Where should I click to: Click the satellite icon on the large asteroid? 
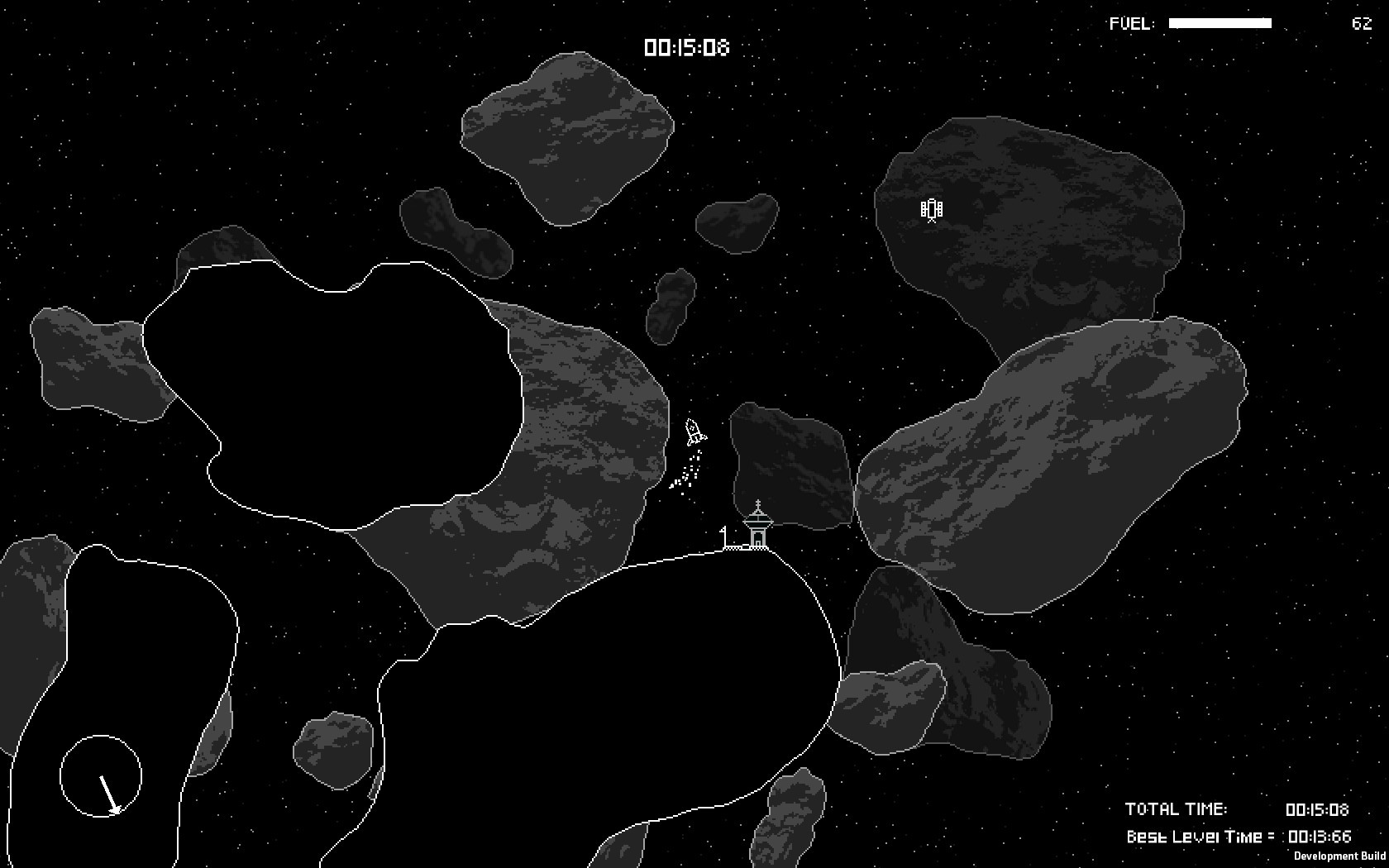931,211
